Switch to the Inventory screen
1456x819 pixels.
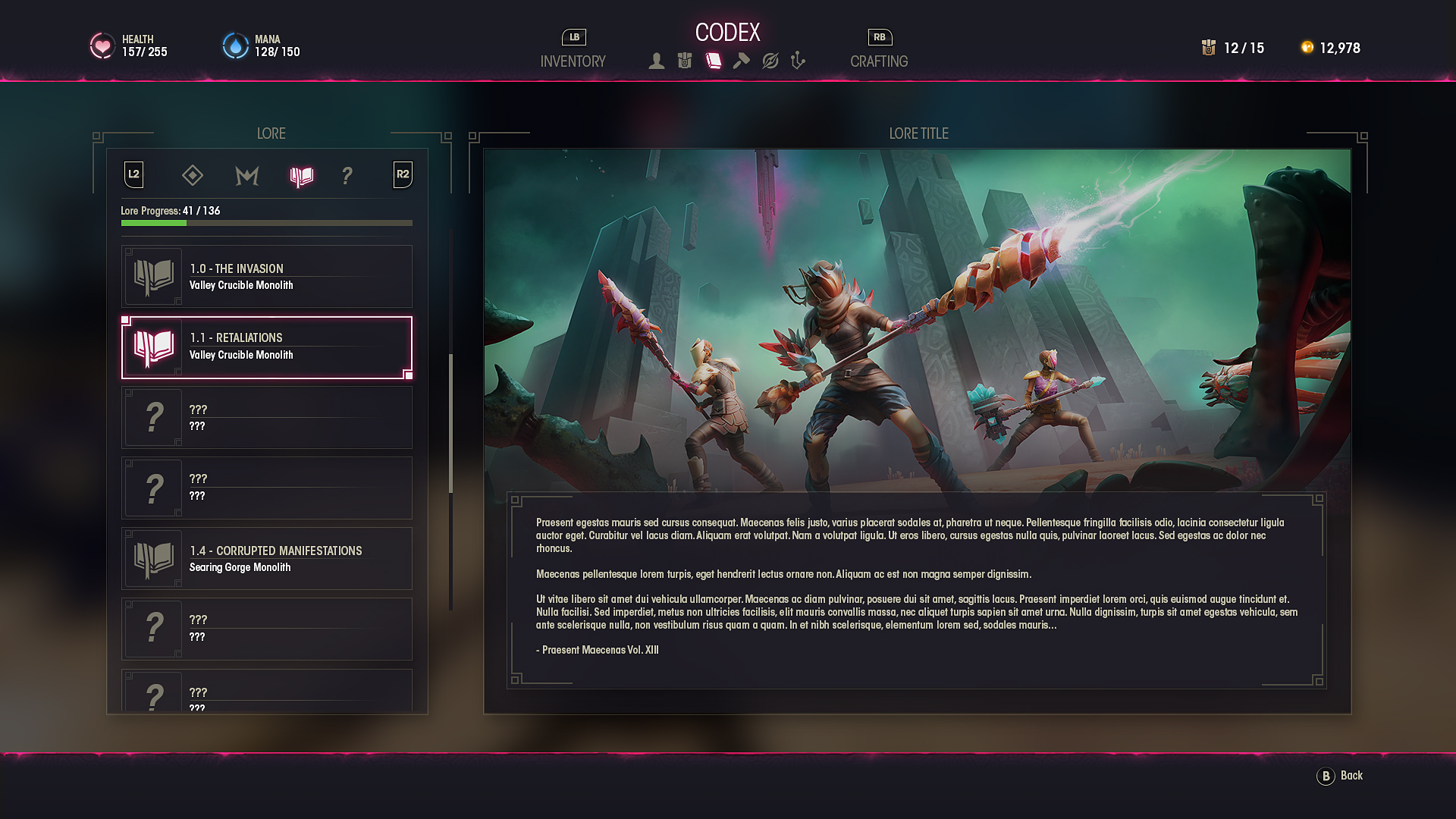point(573,61)
